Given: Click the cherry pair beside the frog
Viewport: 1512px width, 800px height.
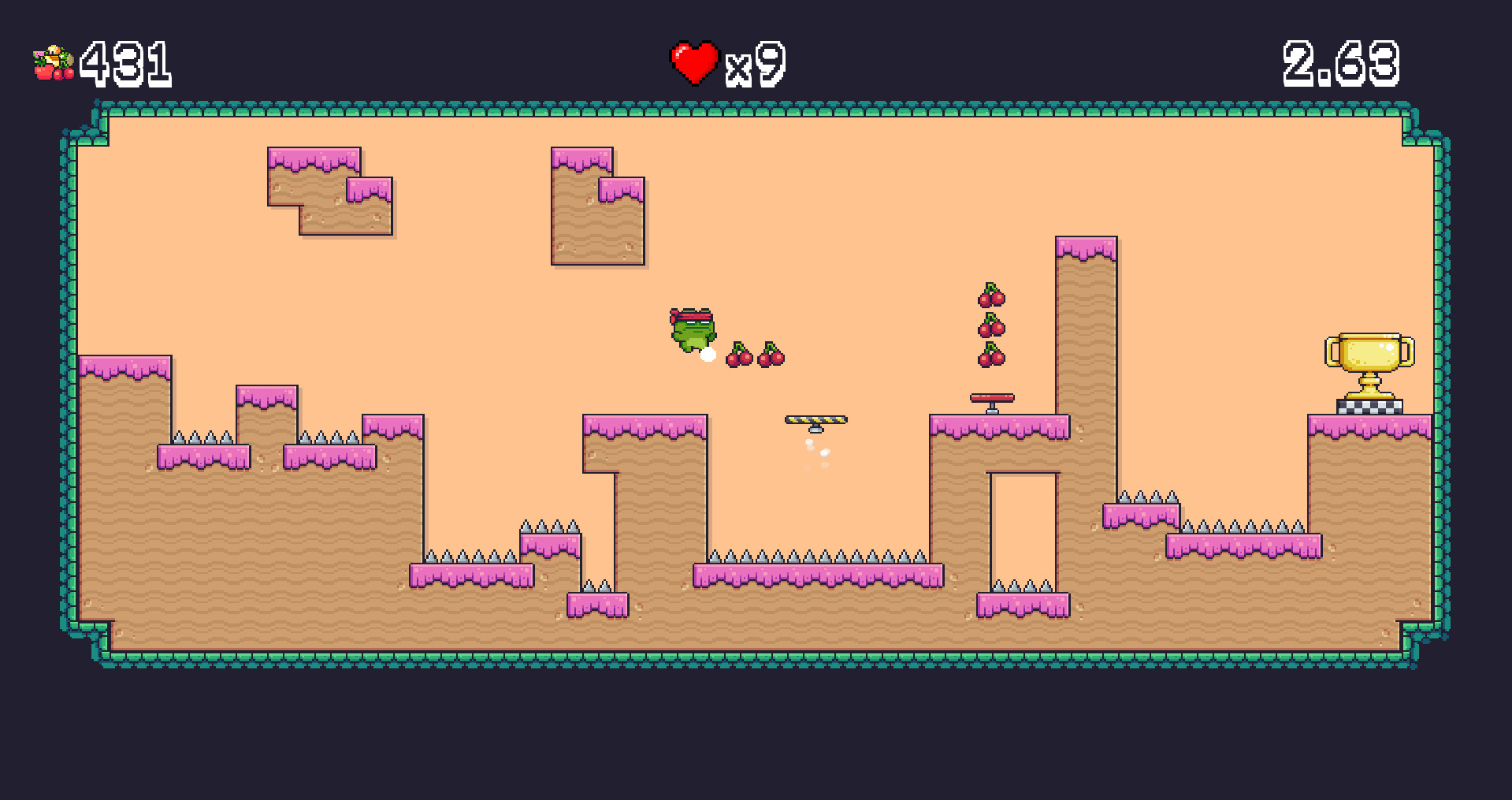Looking at the screenshot, I should point(739,356).
